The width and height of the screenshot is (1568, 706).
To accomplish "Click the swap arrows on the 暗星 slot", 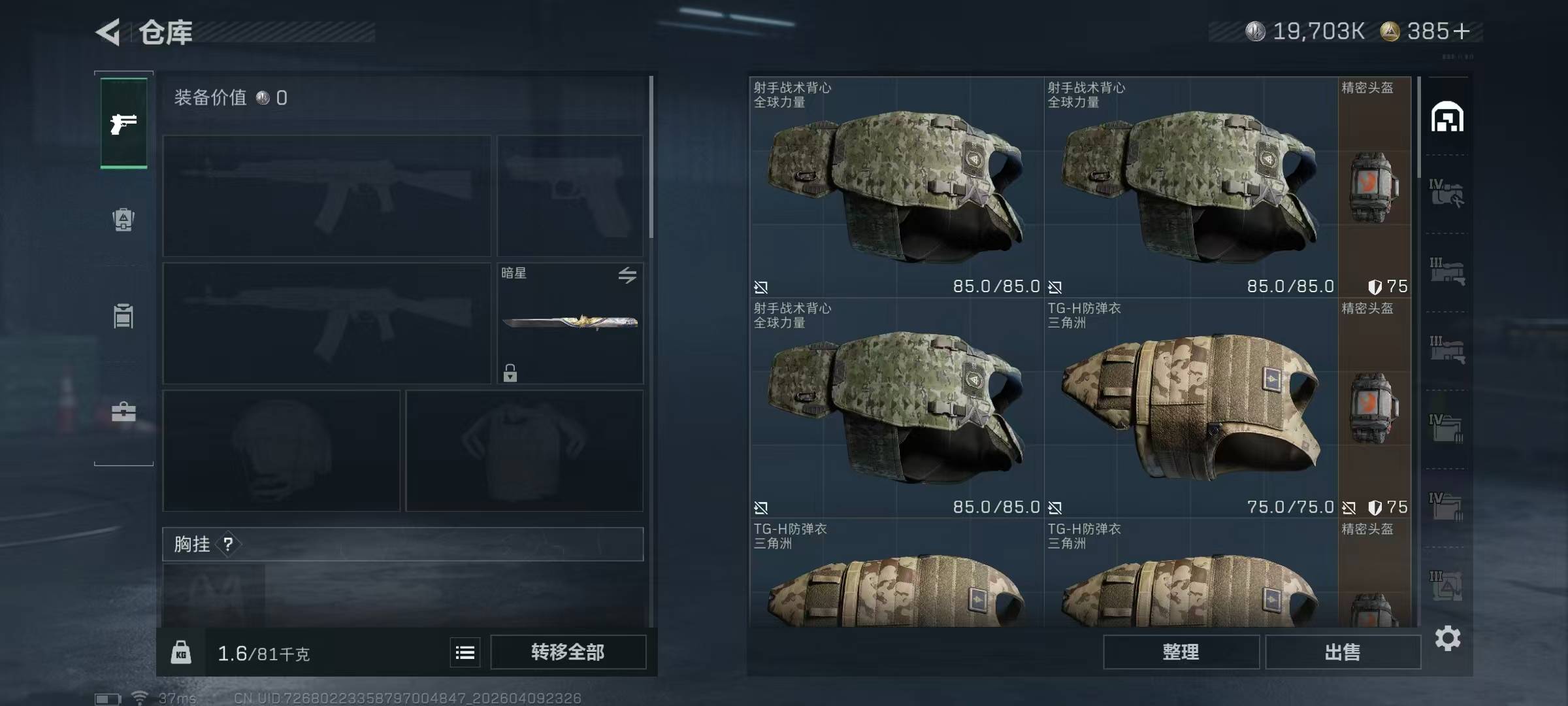I will click(x=627, y=275).
